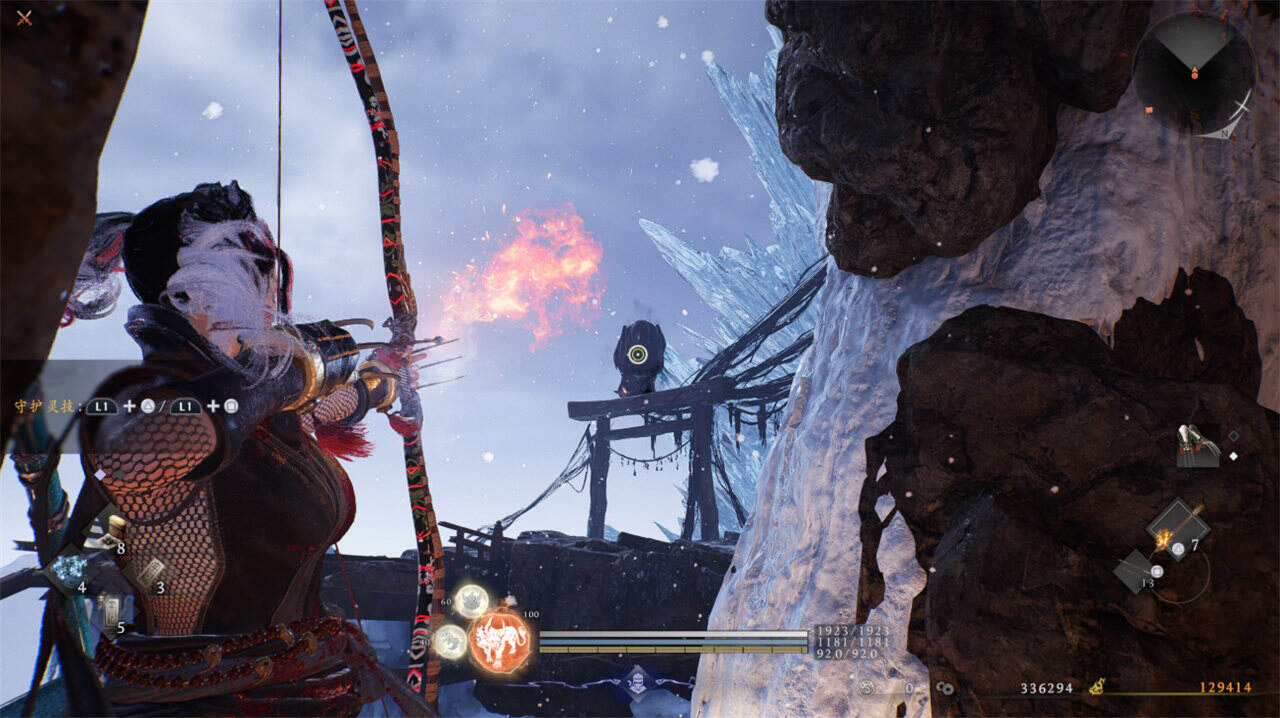Select the fire arrow ammo slot
Image resolution: width=1280 pixels, height=718 pixels.
tap(1176, 527)
